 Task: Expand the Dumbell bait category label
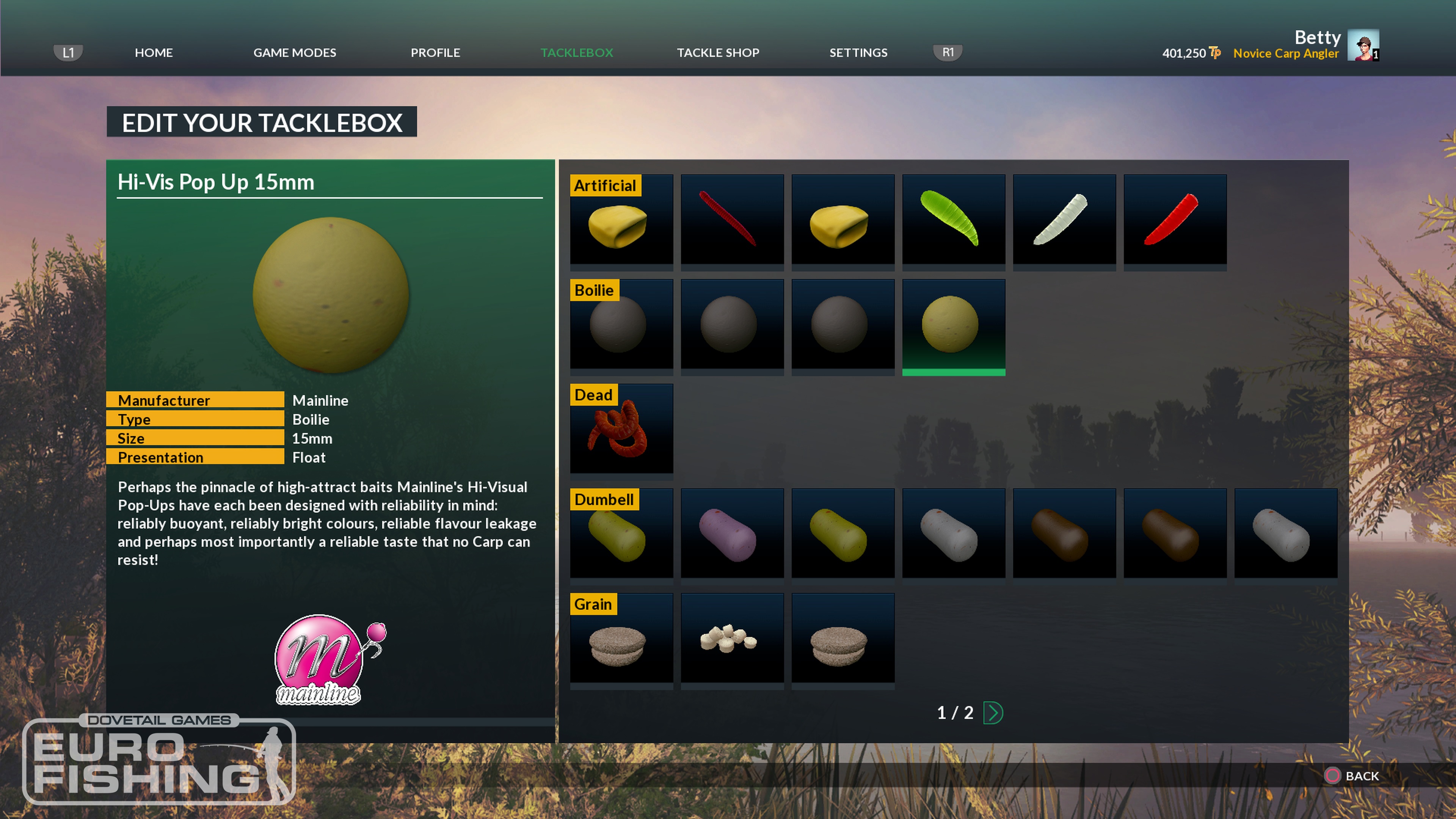604,500
